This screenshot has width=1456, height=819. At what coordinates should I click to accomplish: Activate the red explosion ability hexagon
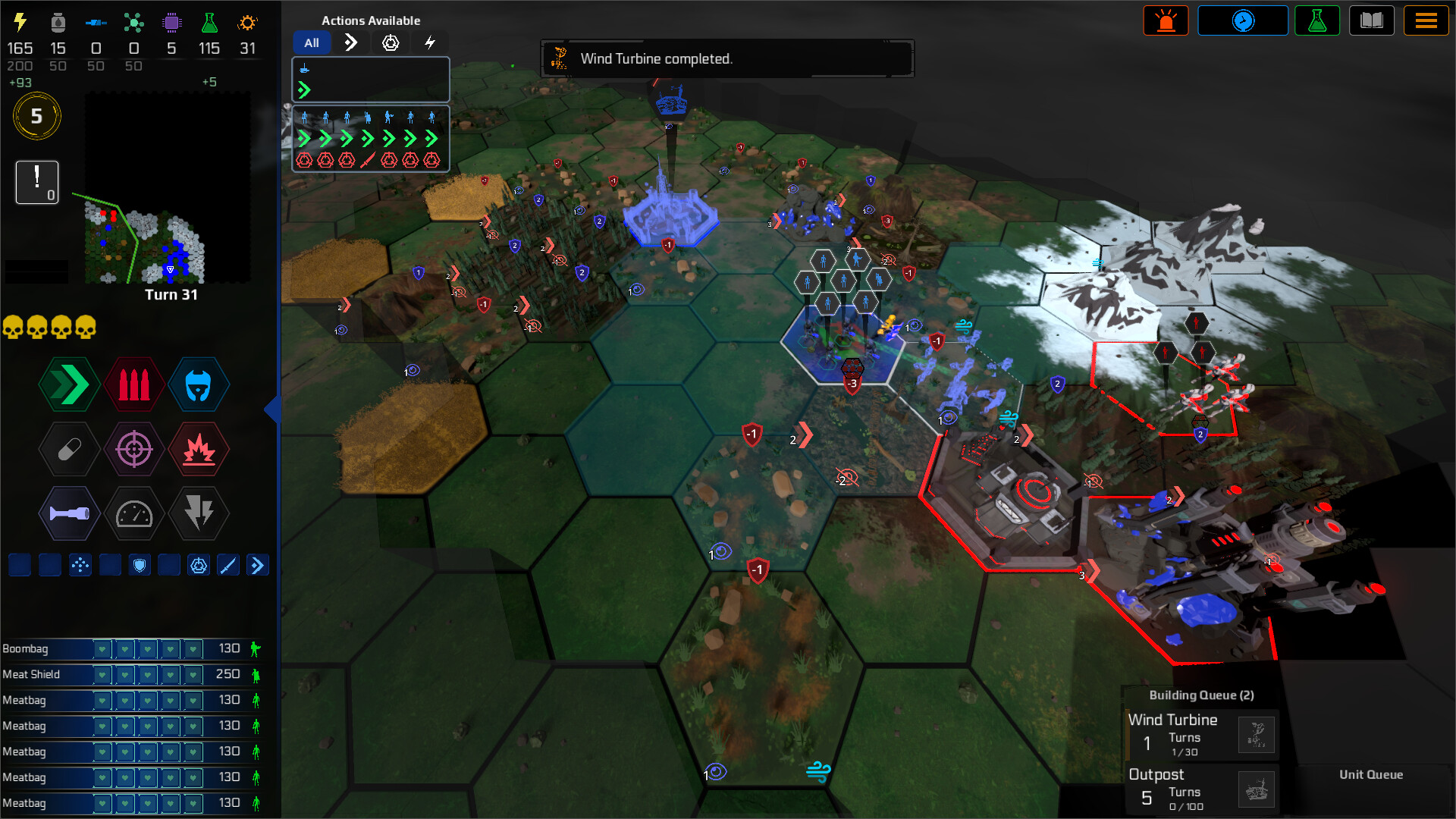199,449
